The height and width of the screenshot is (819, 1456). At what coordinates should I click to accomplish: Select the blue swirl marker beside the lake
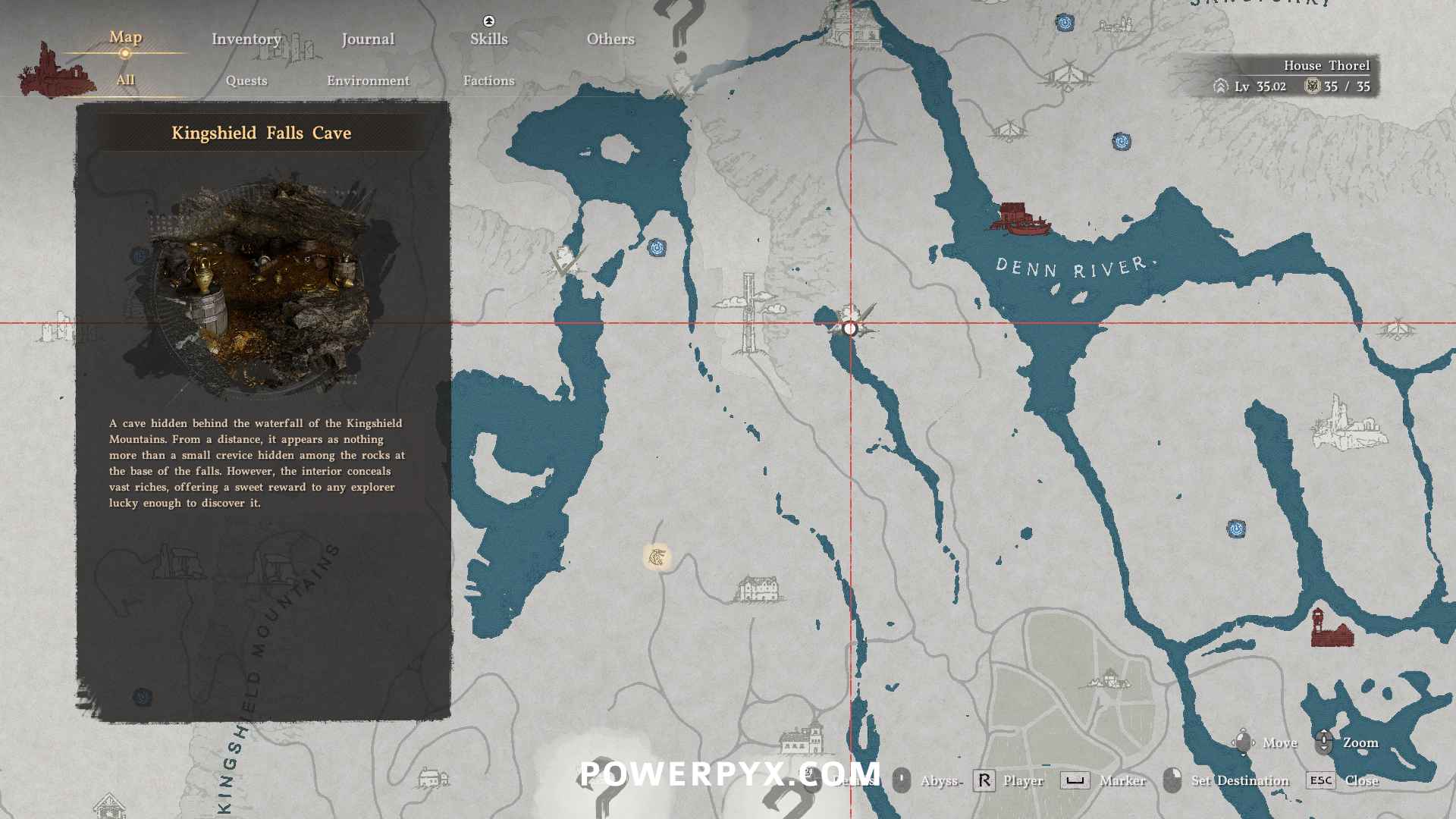(x=657, y=247)
